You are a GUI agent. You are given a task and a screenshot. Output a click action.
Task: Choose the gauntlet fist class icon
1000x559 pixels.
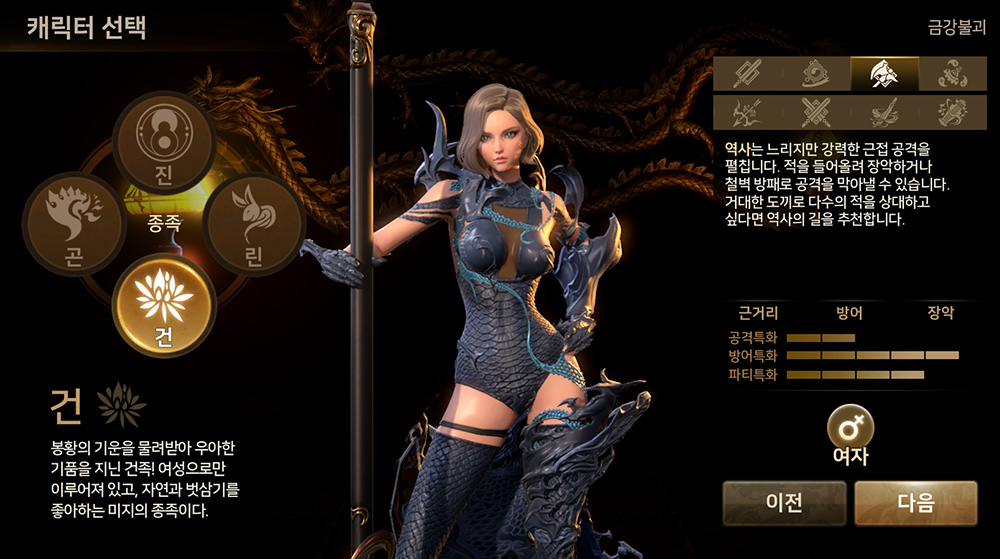coord(952,111)
